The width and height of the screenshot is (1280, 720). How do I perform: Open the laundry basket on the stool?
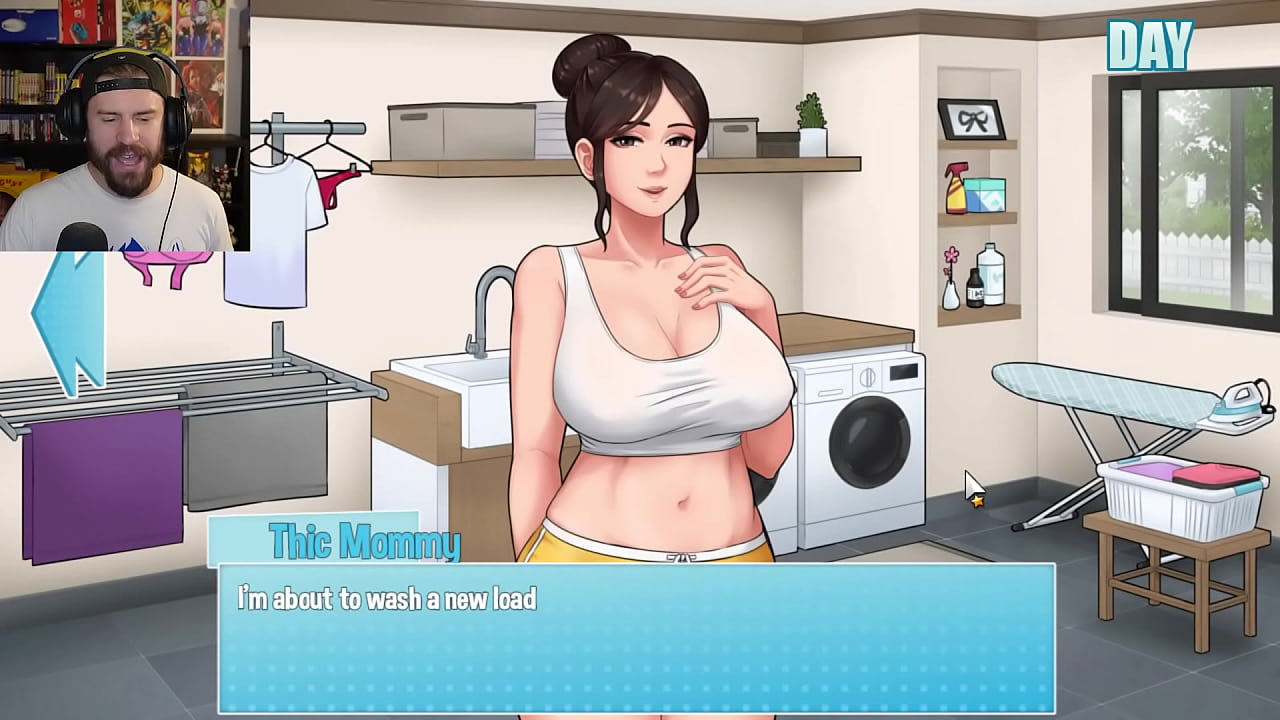pyautogui.click(x=1180, y=490)
